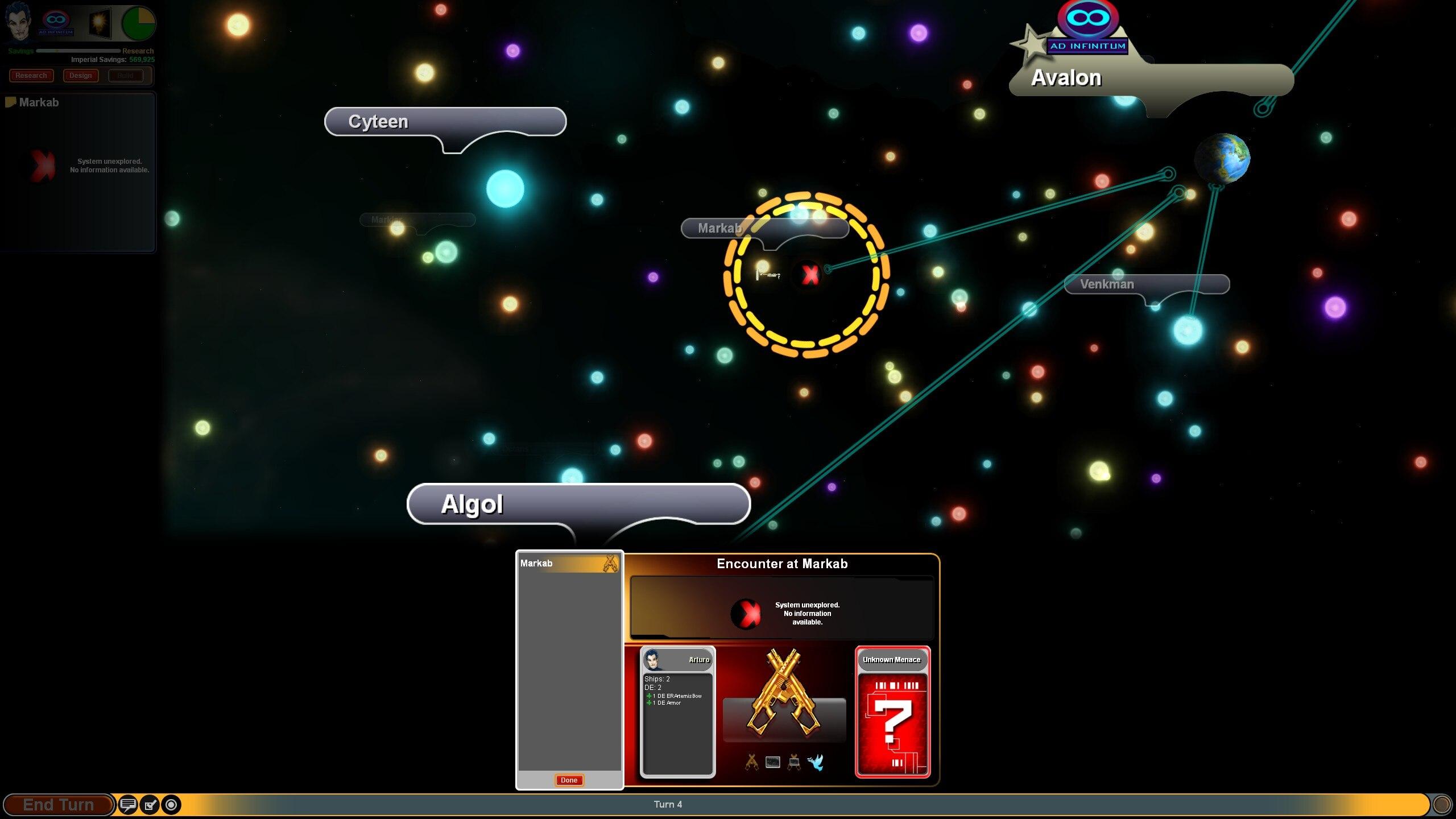Confirm the encounter with the Done button

pos(569,780)
